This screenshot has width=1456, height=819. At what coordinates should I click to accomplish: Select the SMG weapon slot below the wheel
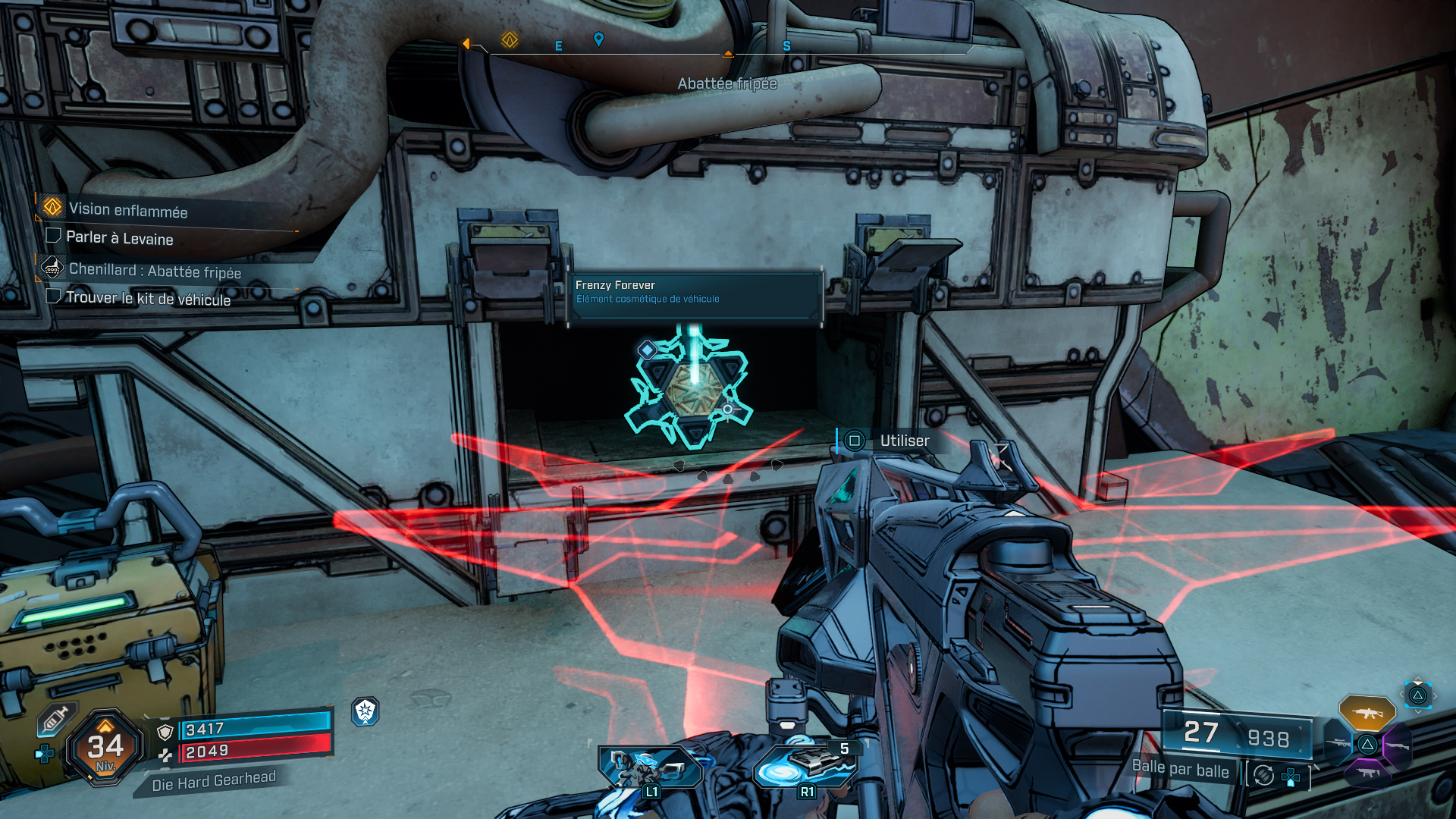point(1367,774)
